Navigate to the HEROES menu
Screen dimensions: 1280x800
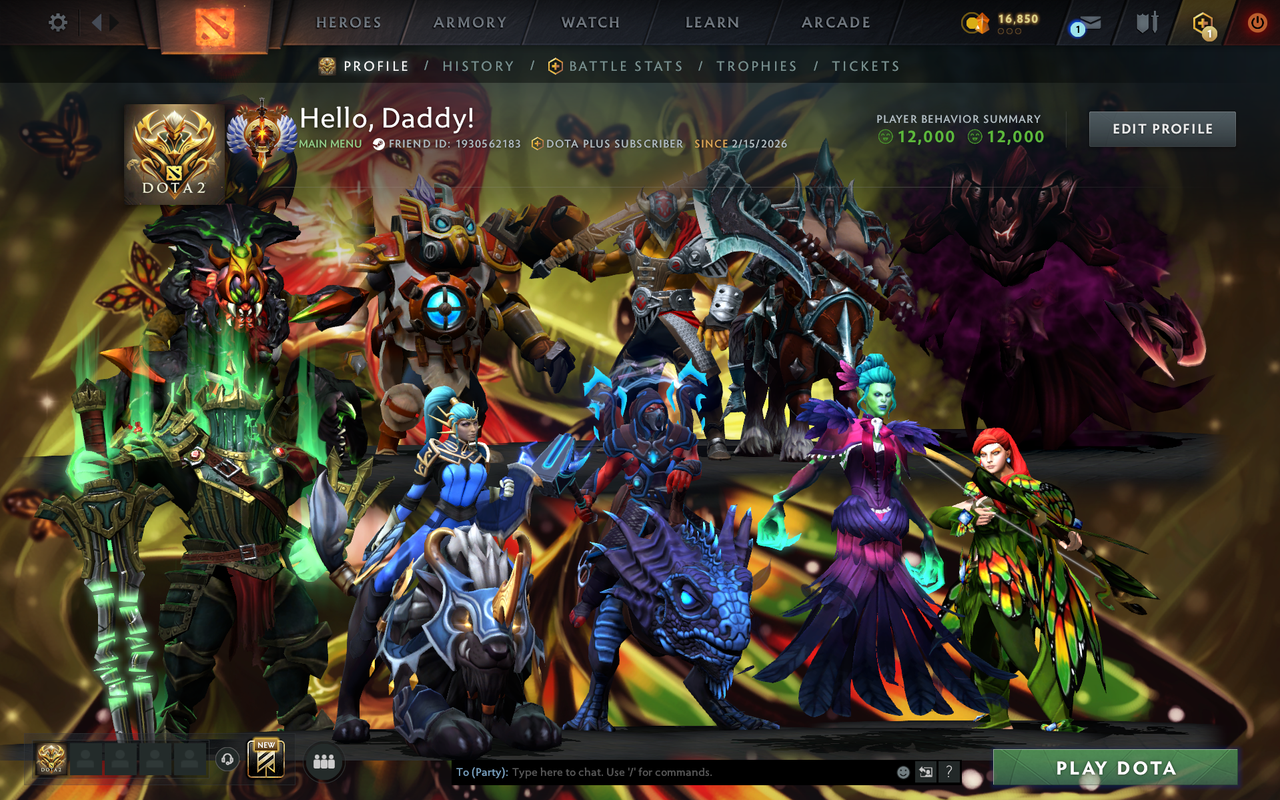coord(348,22)
